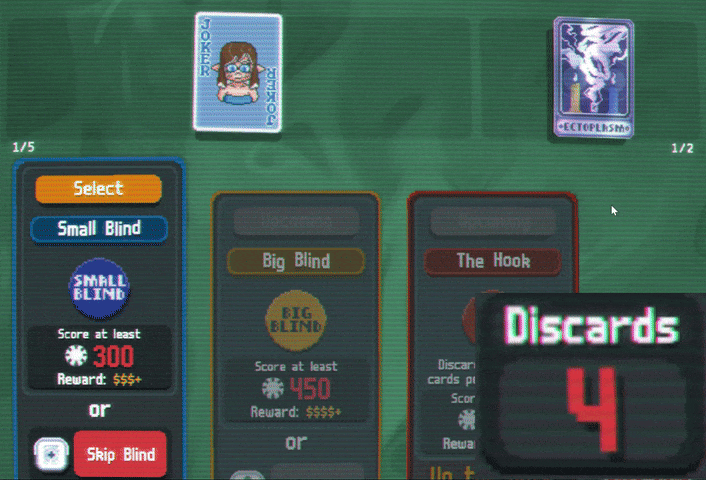The image size is (706, 480).
Task: Skip the Small Blind
Action: pyautogui.click(x=120, y=455)
